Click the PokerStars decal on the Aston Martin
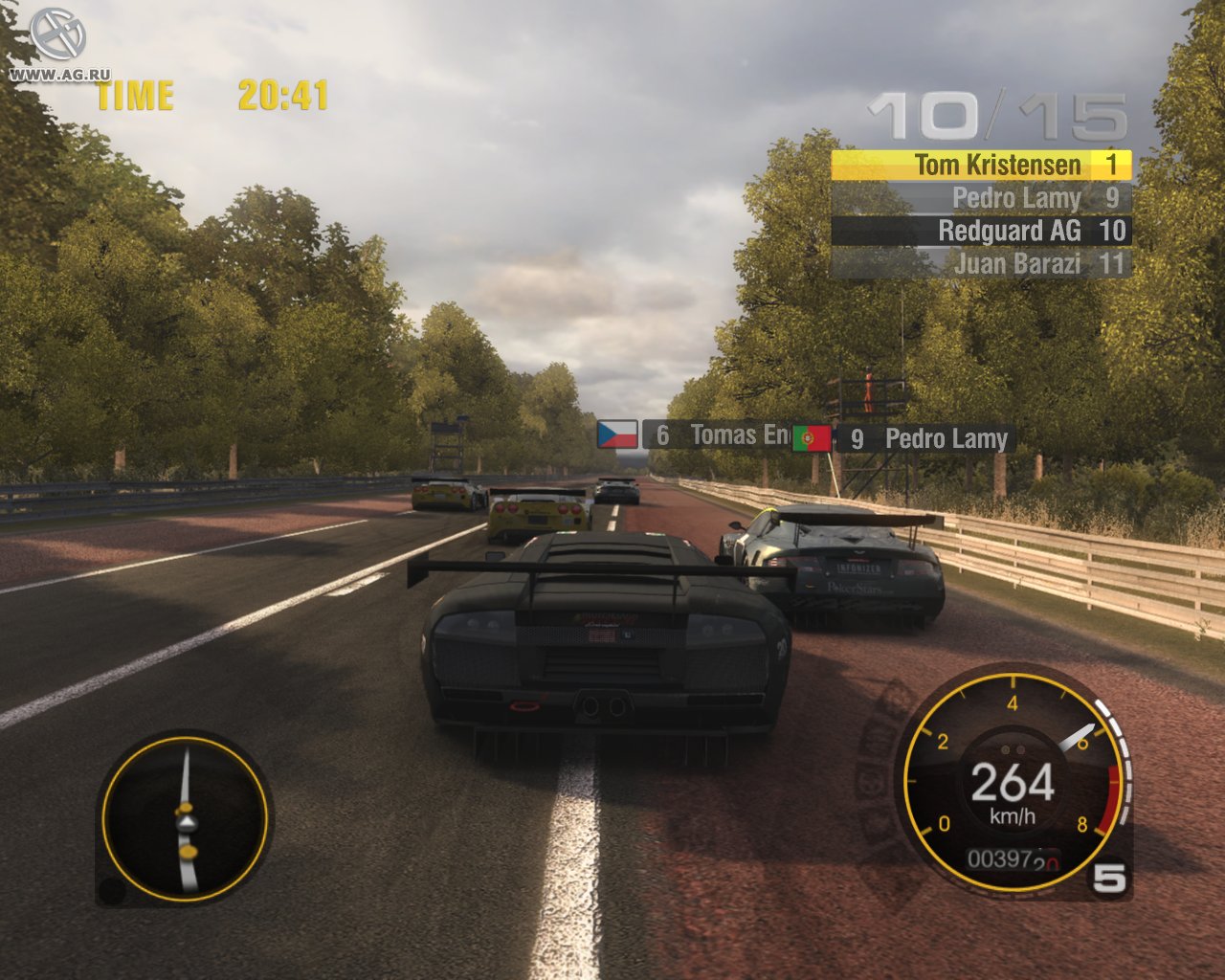 point(856,586)
